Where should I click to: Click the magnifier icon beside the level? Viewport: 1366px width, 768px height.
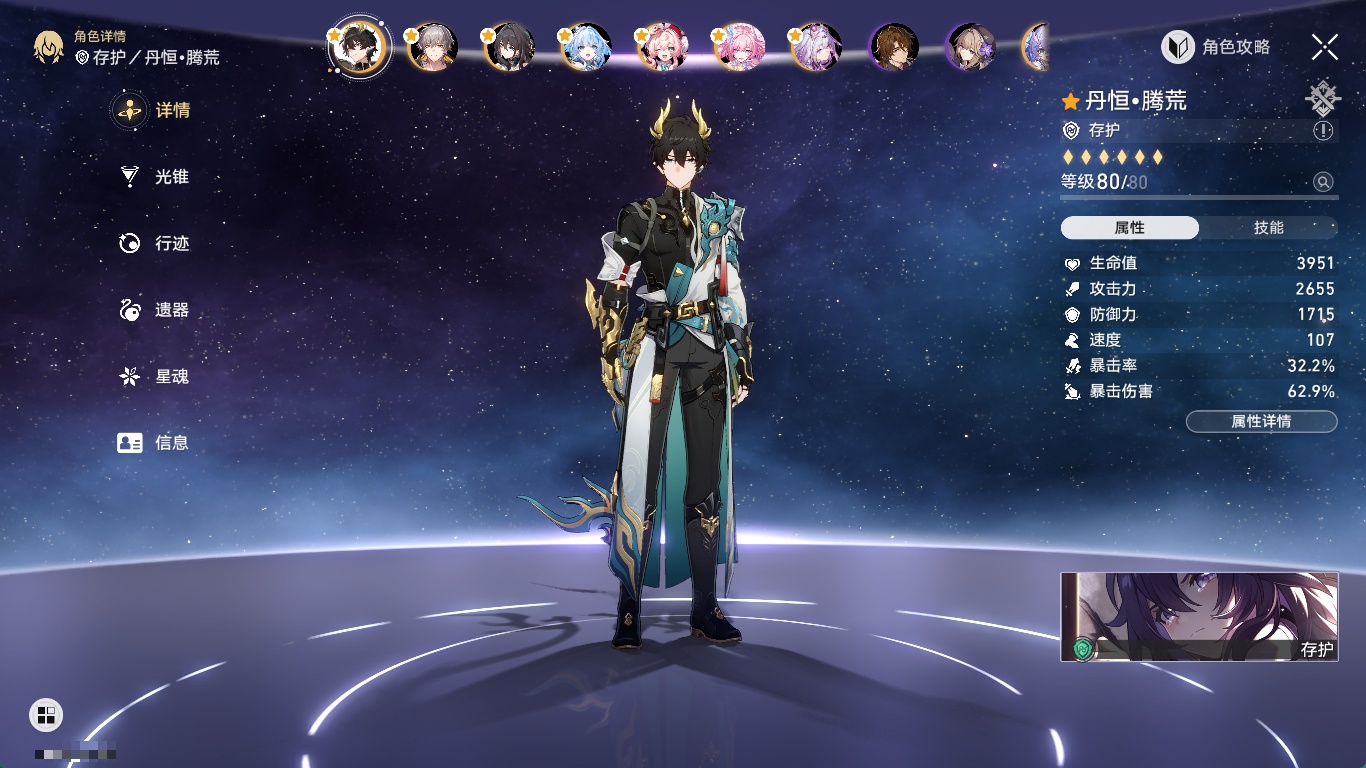(x=1323, y=182)
